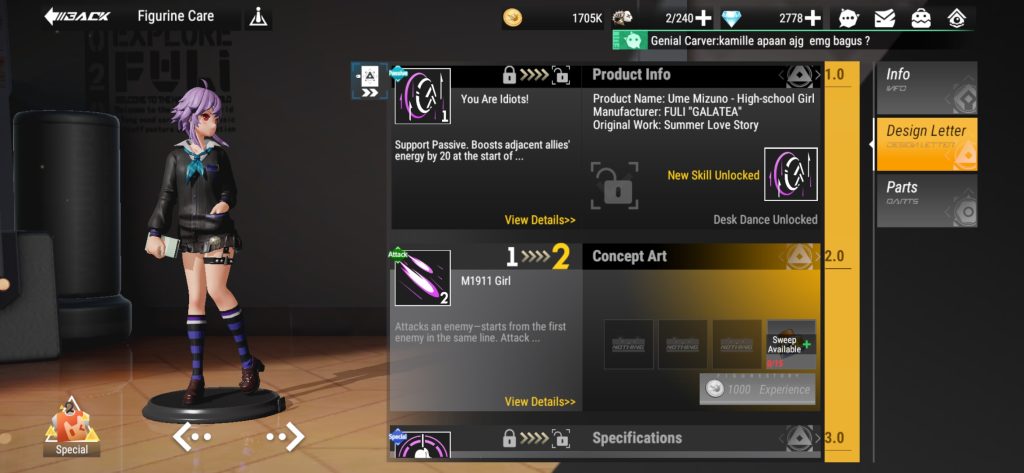Go back using the BACK arrow
1024x473 pixels.
(x=77, y=17)
